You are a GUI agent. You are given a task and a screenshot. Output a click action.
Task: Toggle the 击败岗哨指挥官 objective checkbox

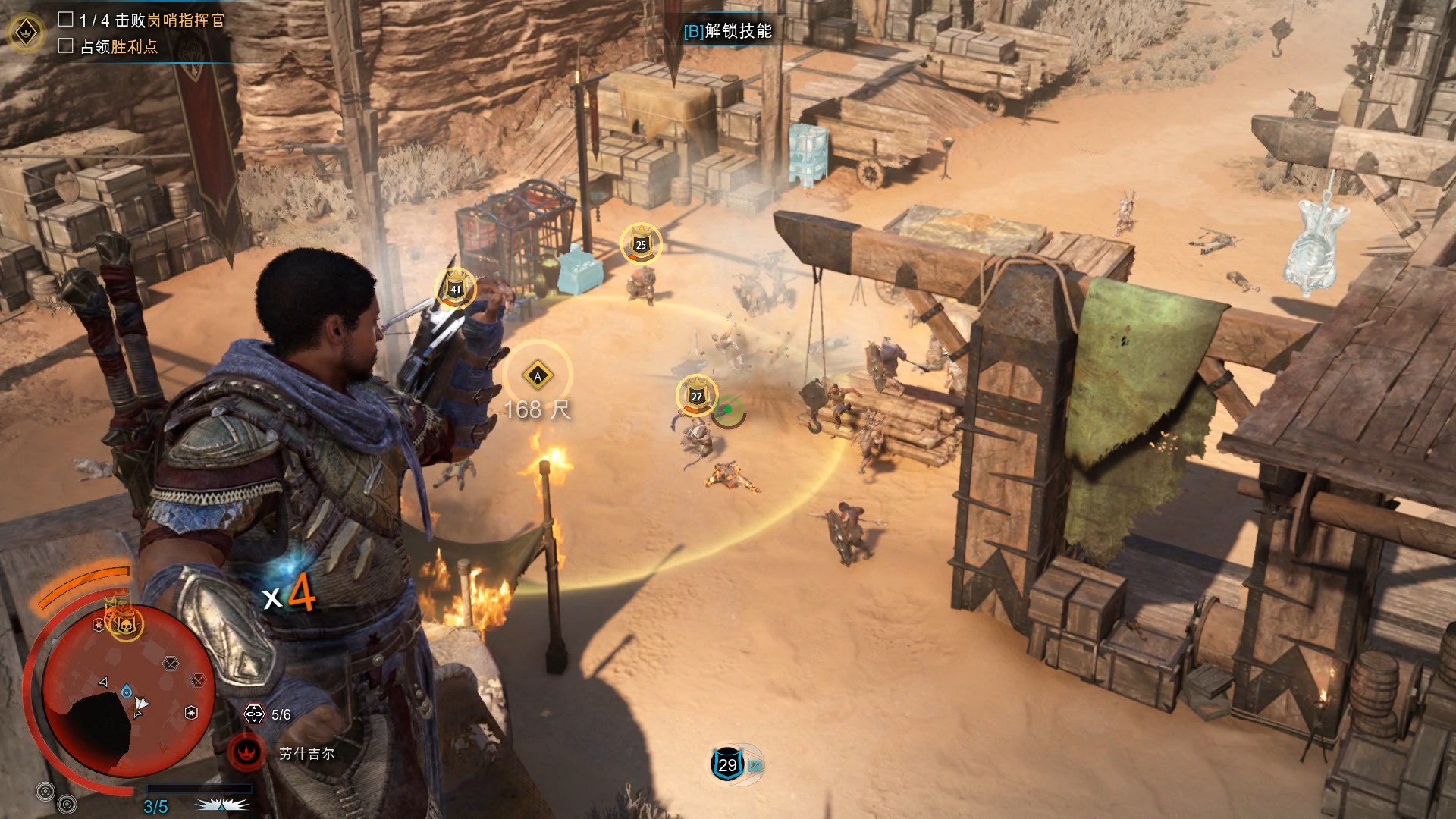pos(66,20)
